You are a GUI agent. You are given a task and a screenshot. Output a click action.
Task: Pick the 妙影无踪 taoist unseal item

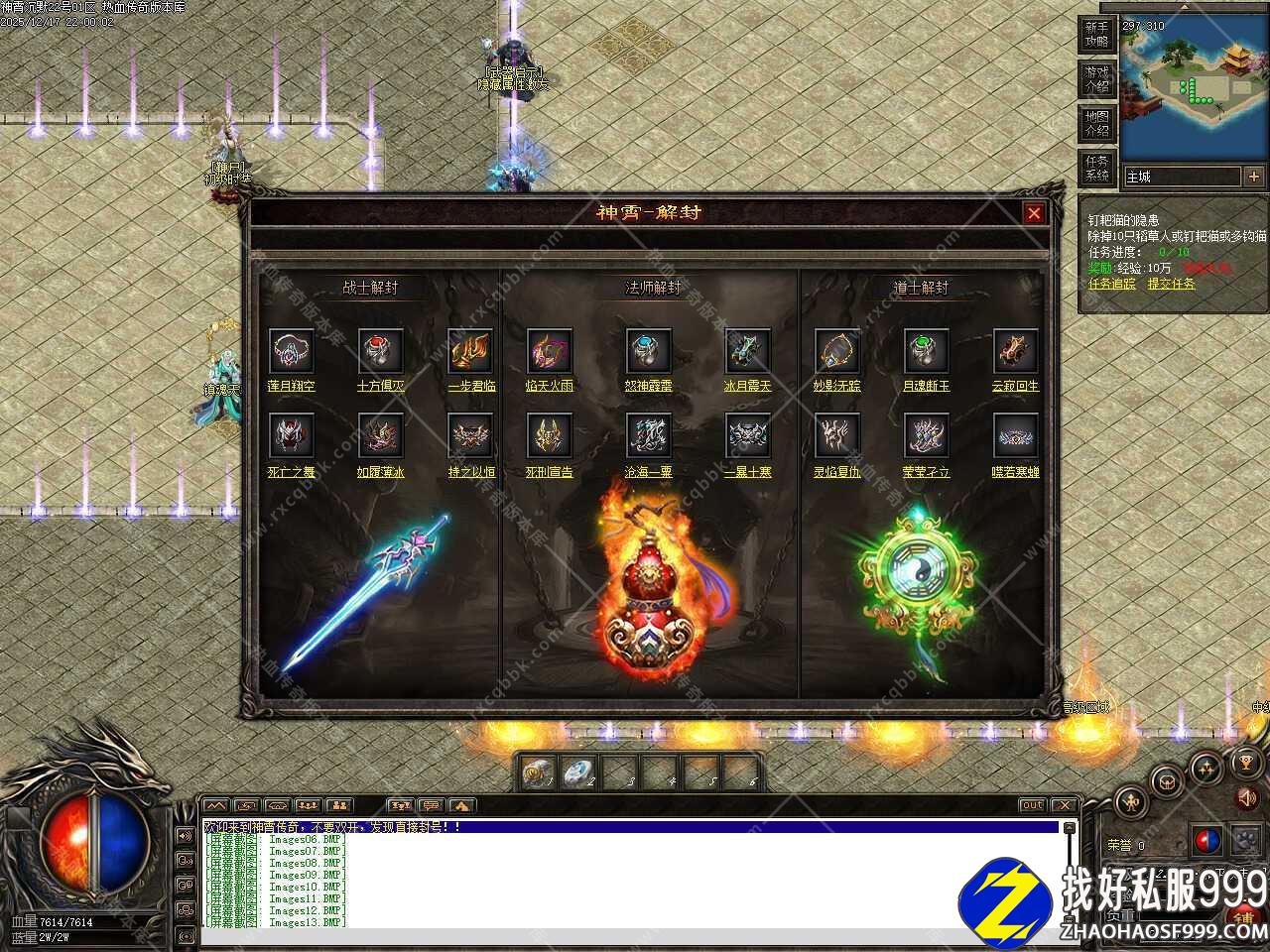pyautogui.click(x=837, y=351)
